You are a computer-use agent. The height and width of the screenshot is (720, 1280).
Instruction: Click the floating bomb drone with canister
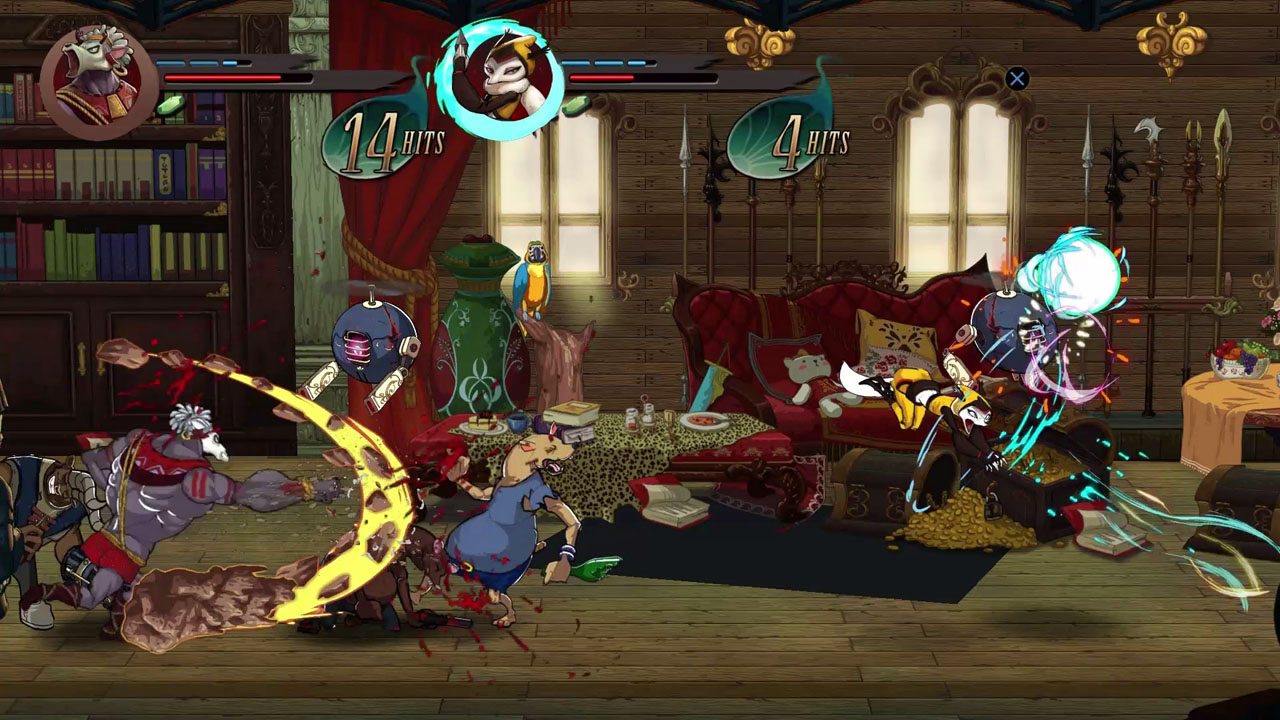[x=374, y=340]
